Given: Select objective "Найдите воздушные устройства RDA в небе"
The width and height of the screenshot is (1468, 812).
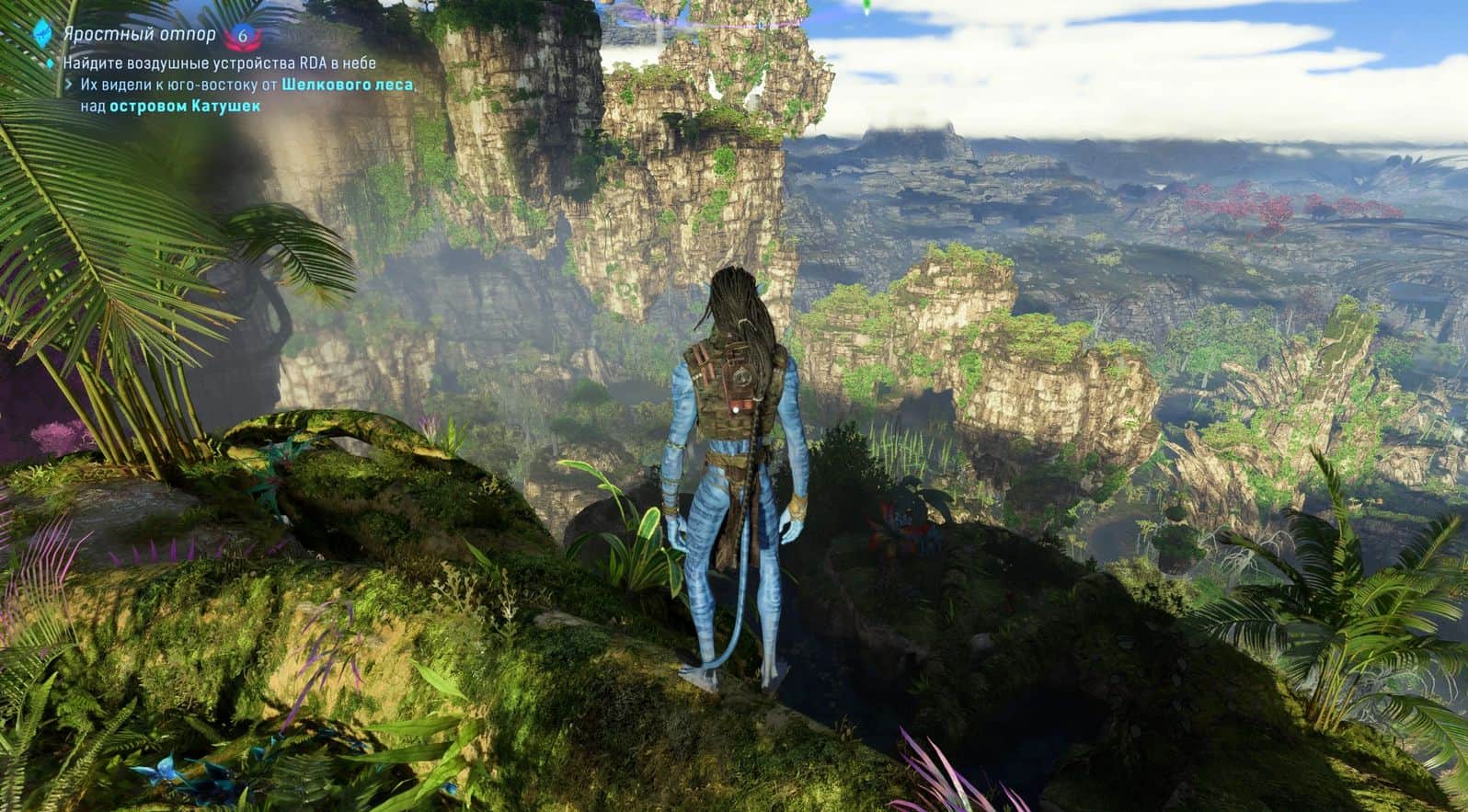Looking at the screenshot, I should coord(220,63).
